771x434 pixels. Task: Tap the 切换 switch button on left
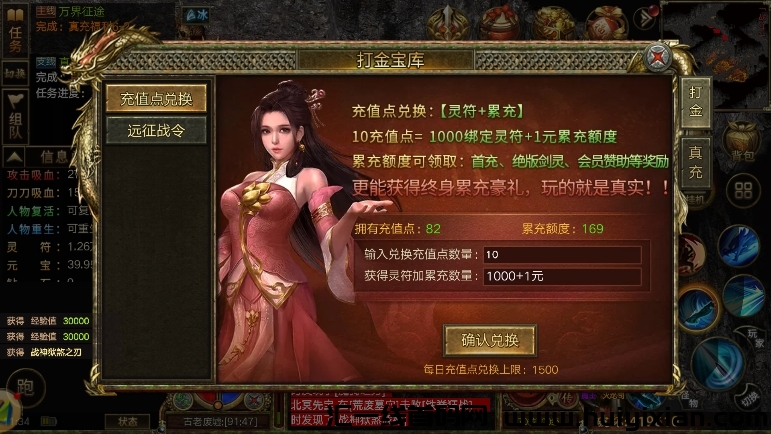[x=15, y=74]
